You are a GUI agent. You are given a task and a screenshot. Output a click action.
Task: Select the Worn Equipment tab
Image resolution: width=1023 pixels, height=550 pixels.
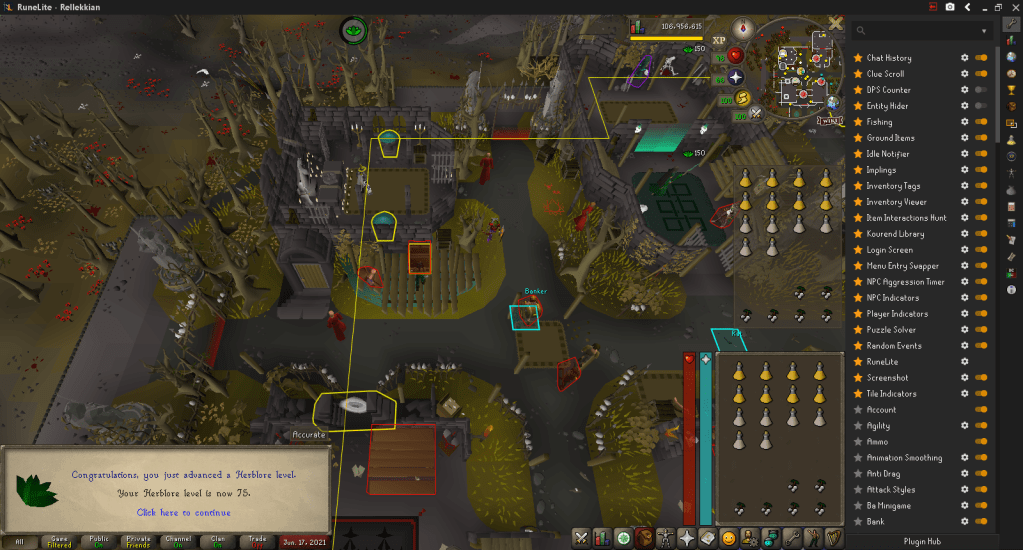[665, 538]
